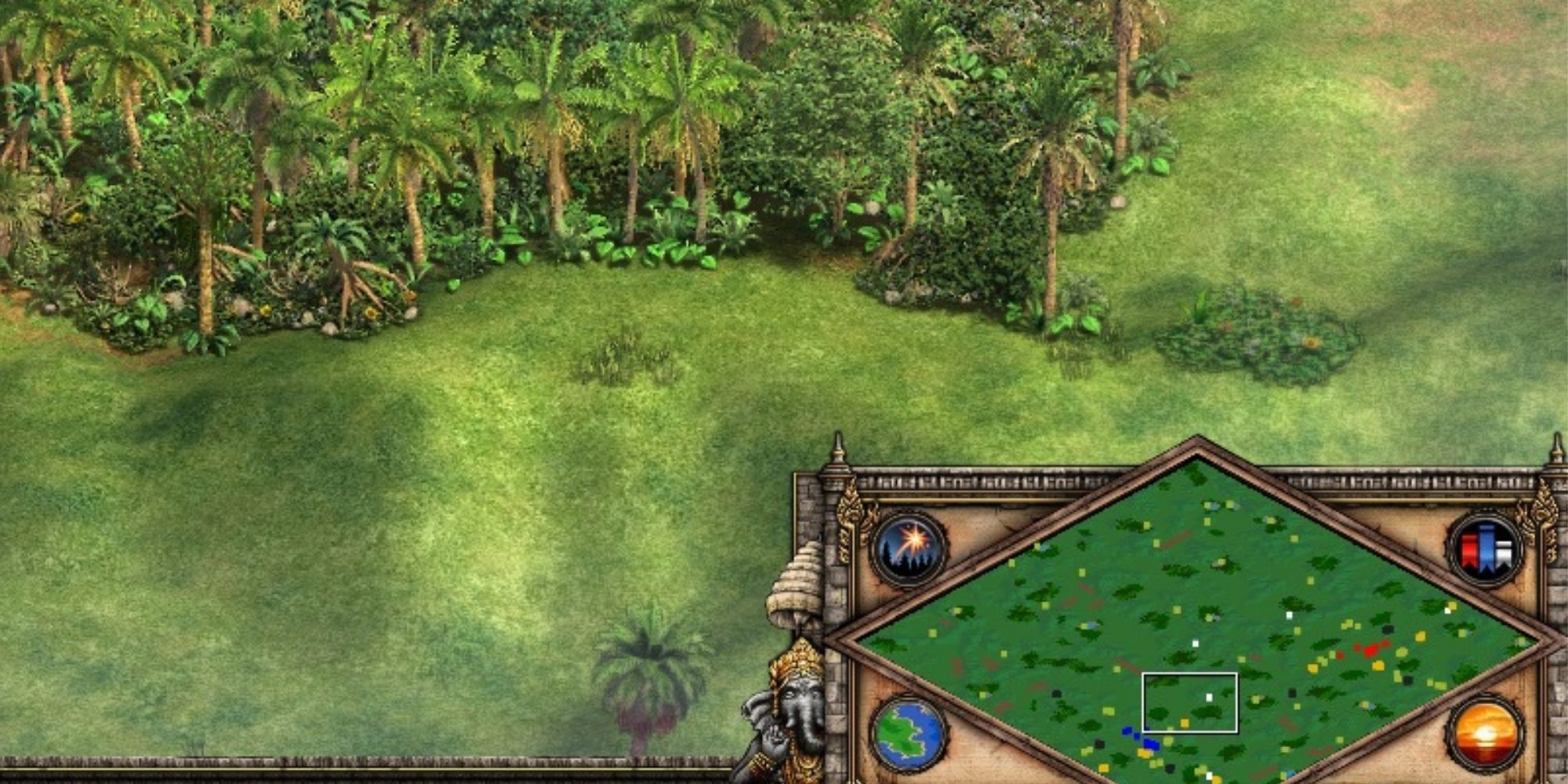The width and height of the screenshot is (1568, 784).
Task: Click the red enemy marker on the minimap
Action: pos(1370,650)
